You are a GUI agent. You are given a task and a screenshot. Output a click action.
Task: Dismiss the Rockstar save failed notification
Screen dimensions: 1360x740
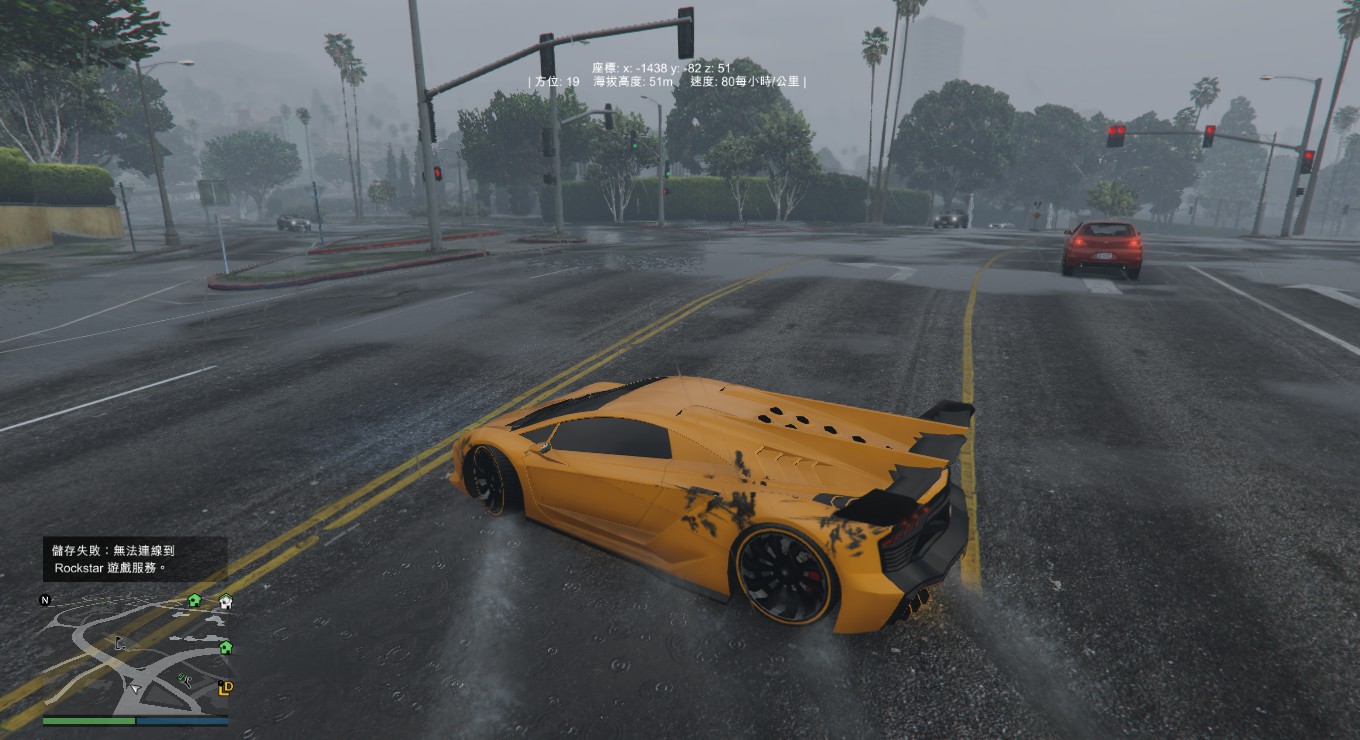pyautogui.click(x=135, y=559)
